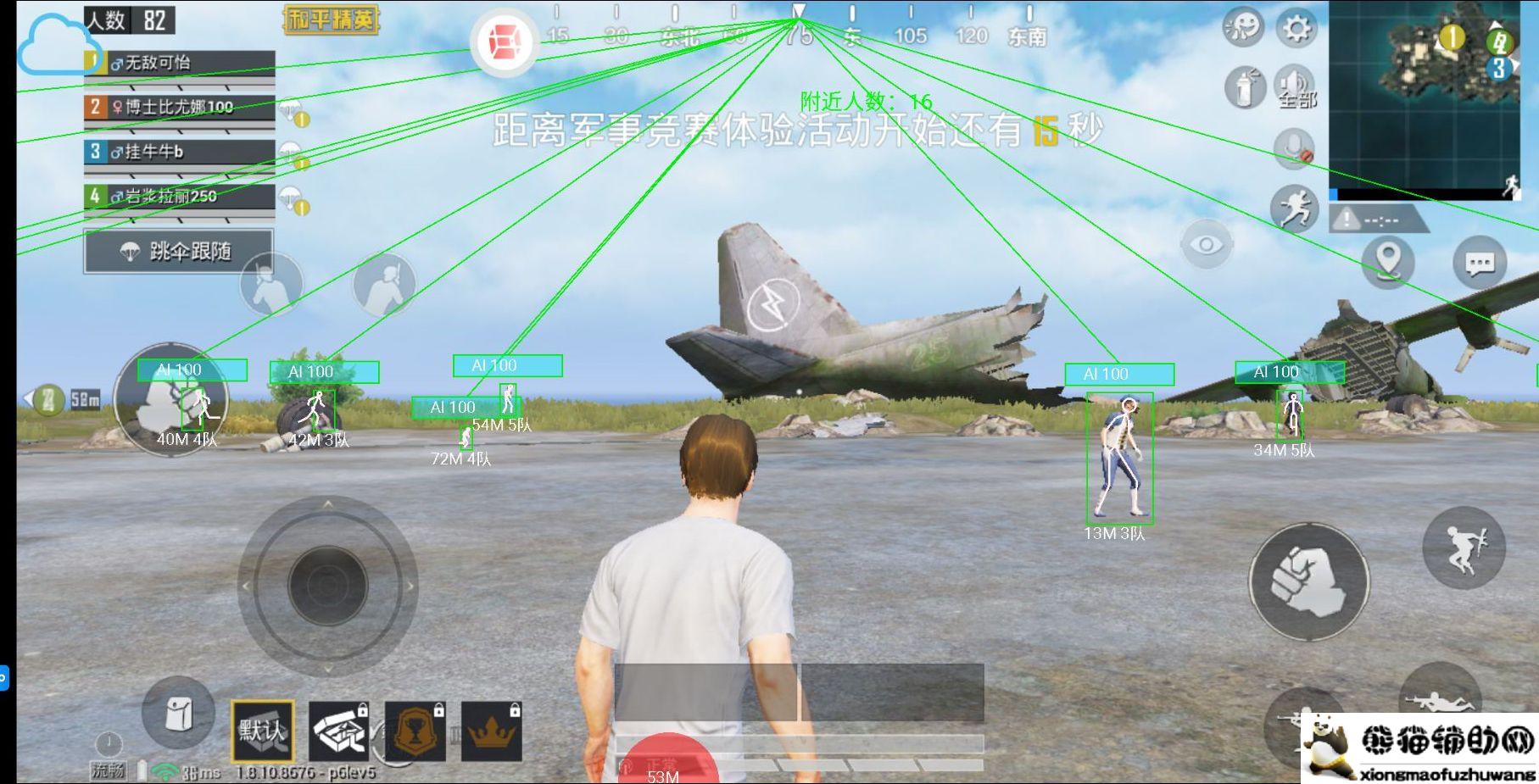Hit the fist punch button
1539x784 pixels.
click(1308, 581)
